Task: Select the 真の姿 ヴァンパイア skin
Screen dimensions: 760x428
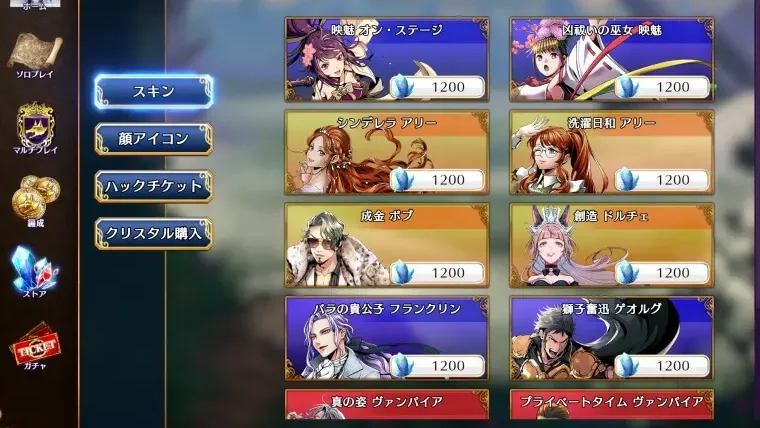Action: pos(386,404)
